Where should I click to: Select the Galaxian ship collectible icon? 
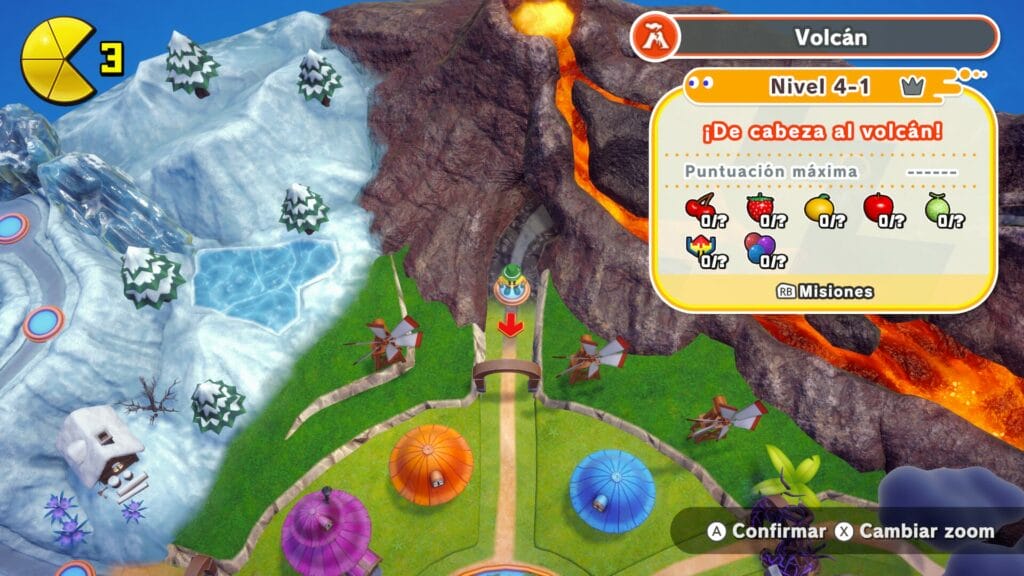point(698,250)
